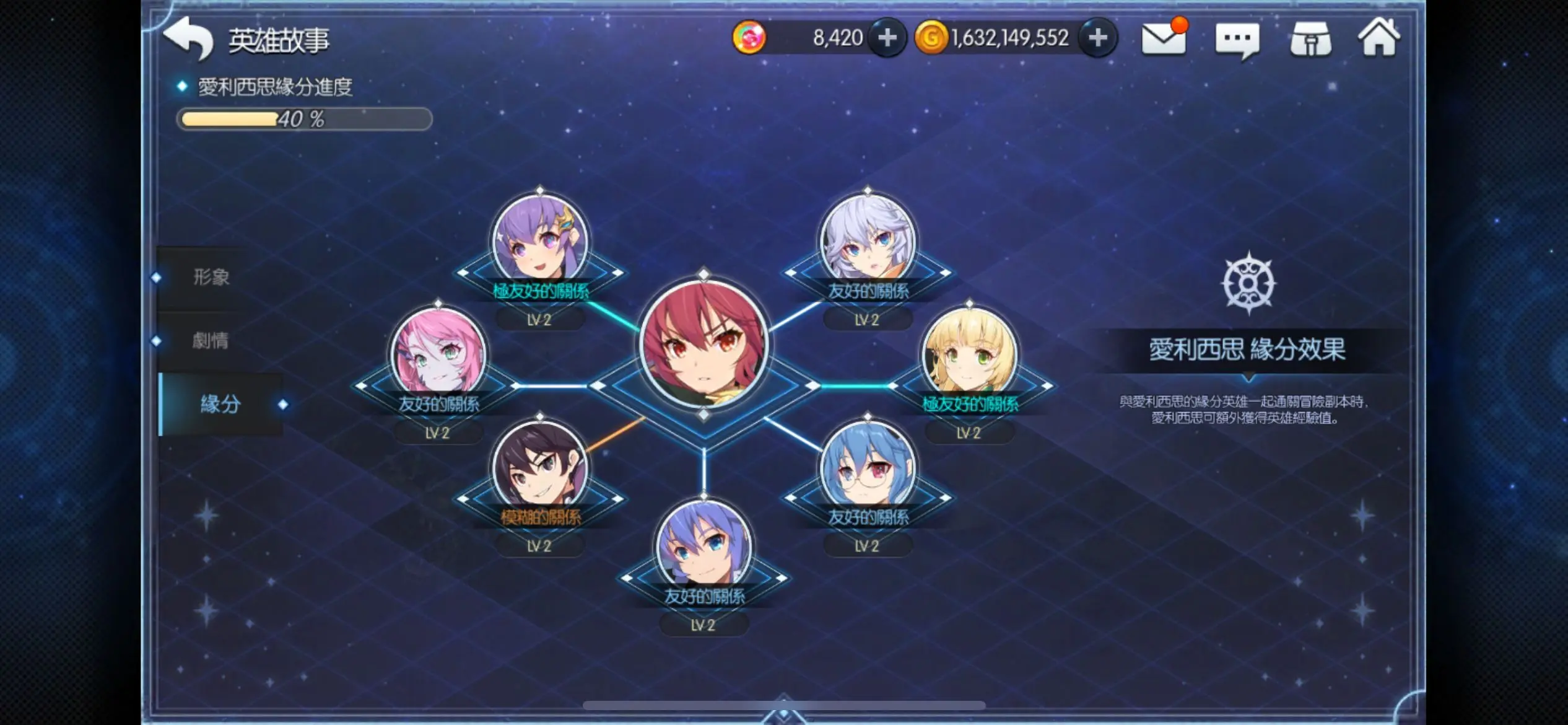Tap the gold coin currency icon
Screen dimensions: 1568x725
(933, 37)
